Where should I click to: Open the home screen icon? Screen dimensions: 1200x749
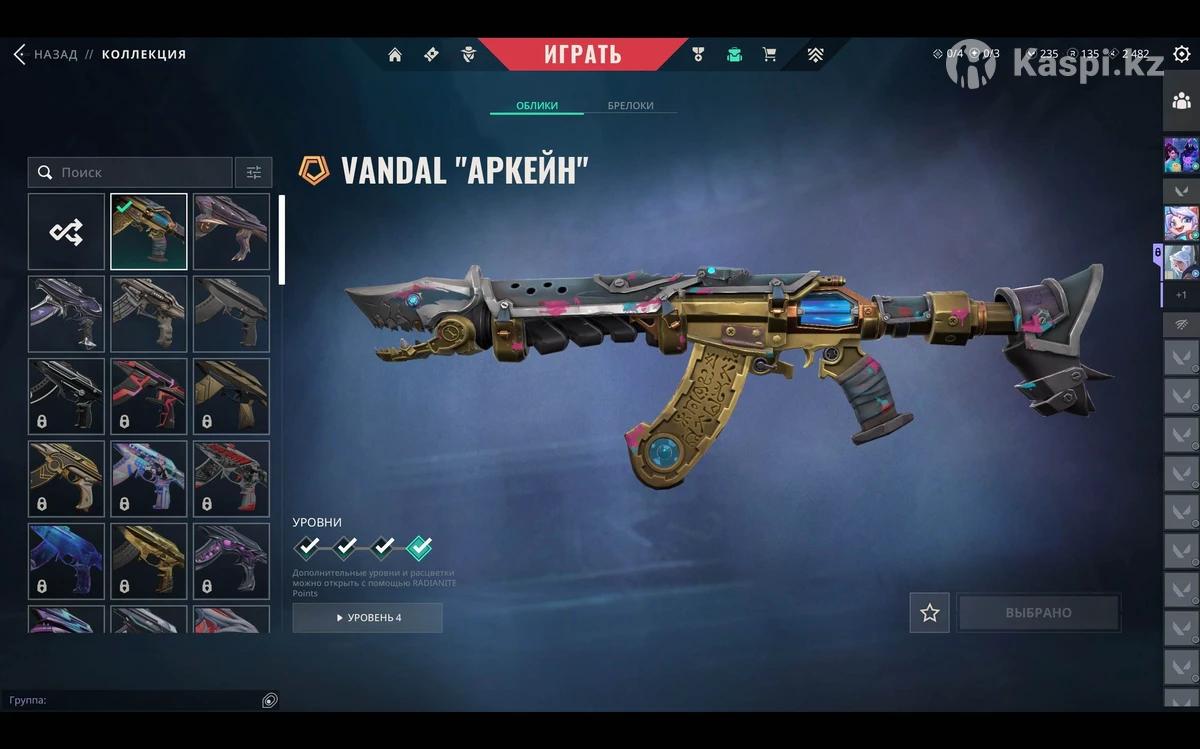click(395, 55)
